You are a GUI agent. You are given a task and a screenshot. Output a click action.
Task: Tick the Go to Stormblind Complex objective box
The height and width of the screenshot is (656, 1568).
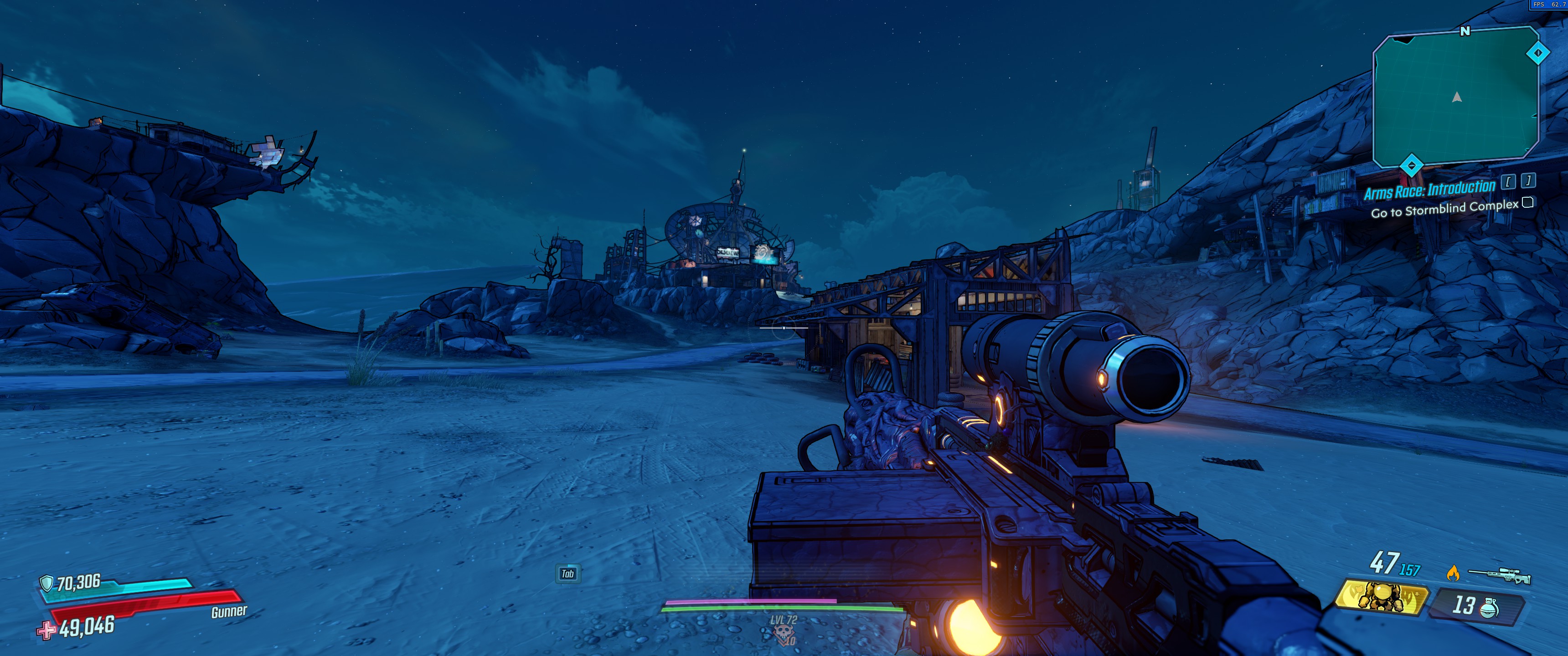(x=1527, y=203)
